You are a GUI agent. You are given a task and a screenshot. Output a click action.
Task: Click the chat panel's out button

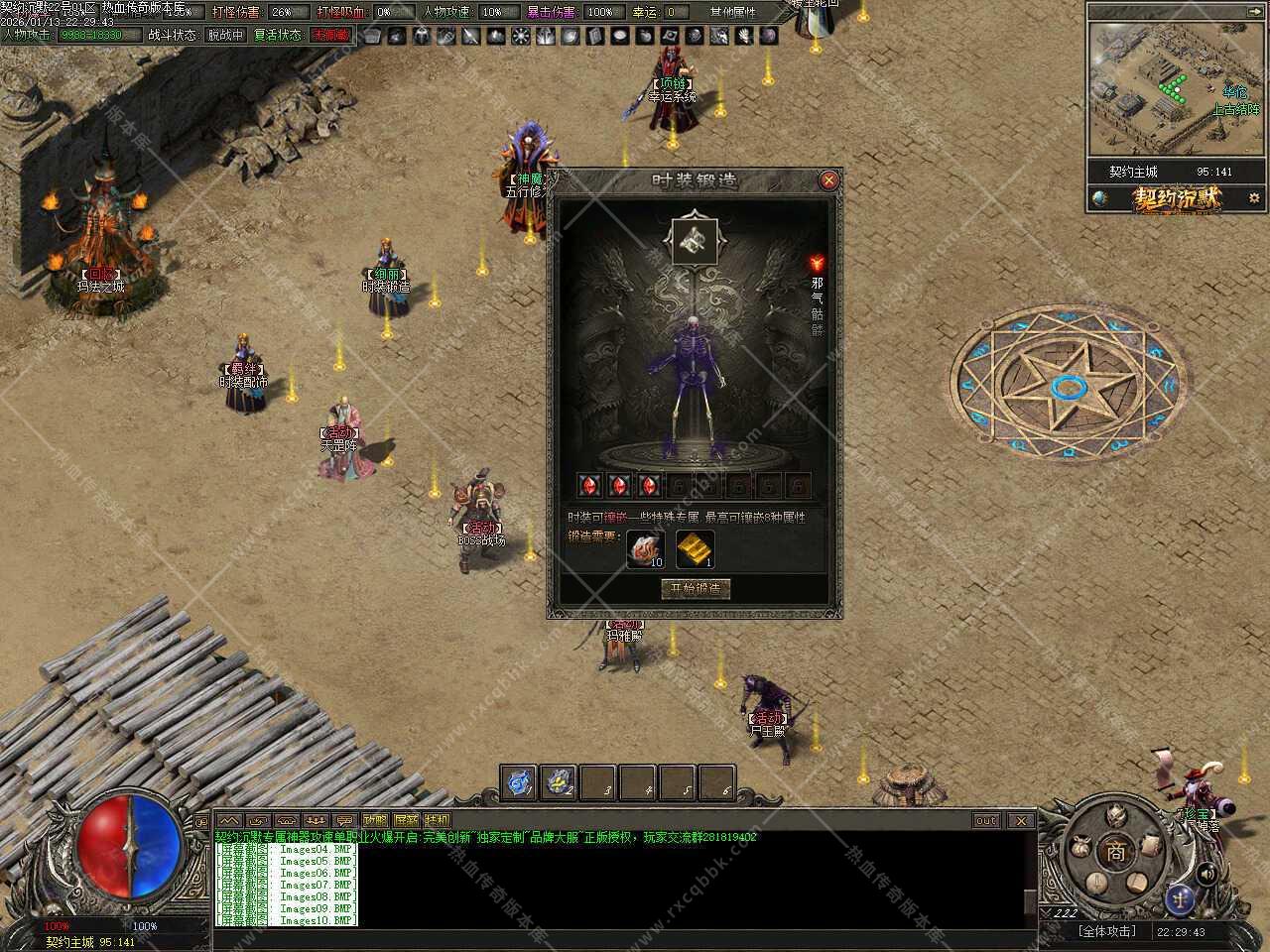[985, 820]
